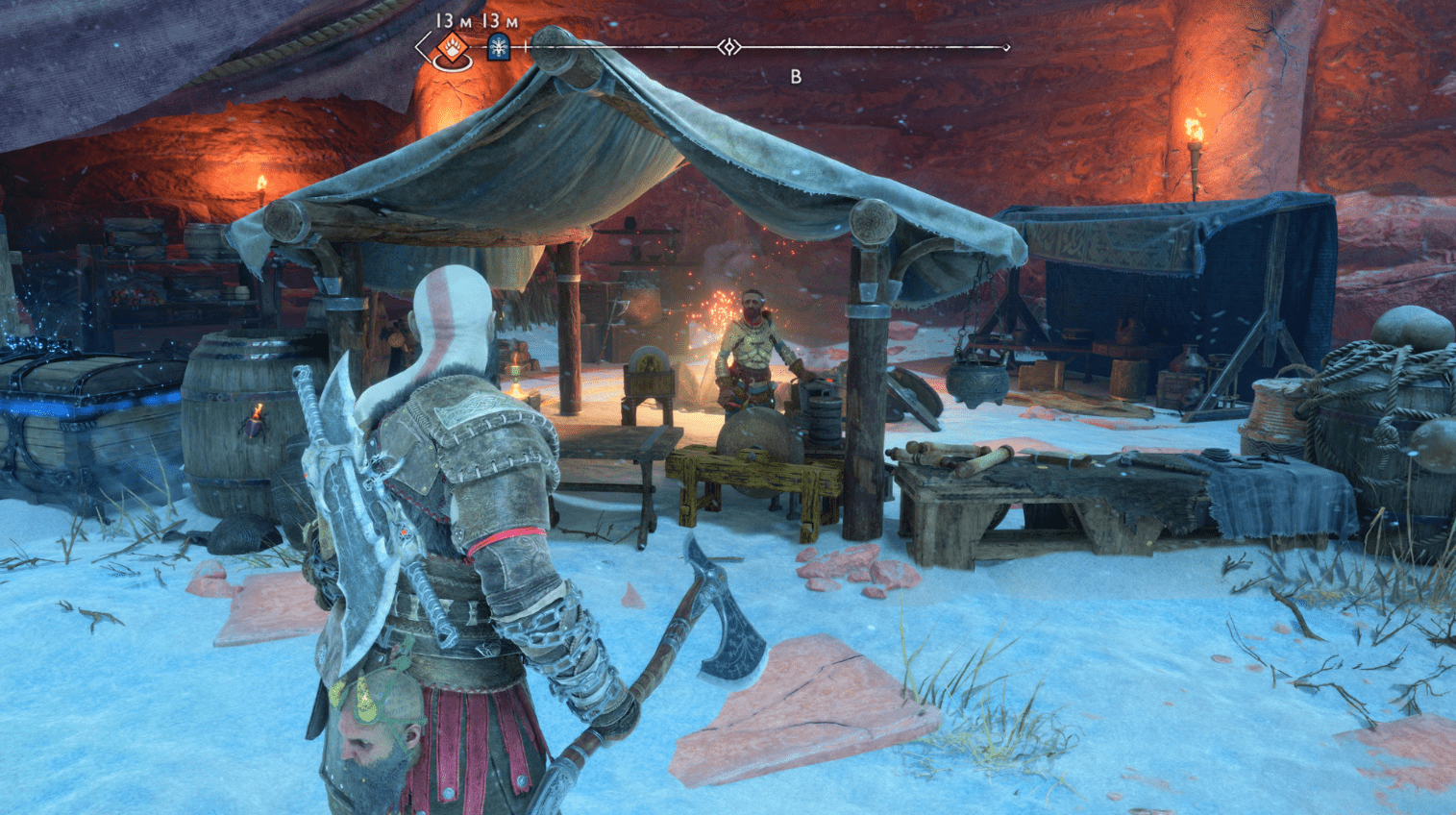Click the compass center diamond indicator

pos(729,46)
